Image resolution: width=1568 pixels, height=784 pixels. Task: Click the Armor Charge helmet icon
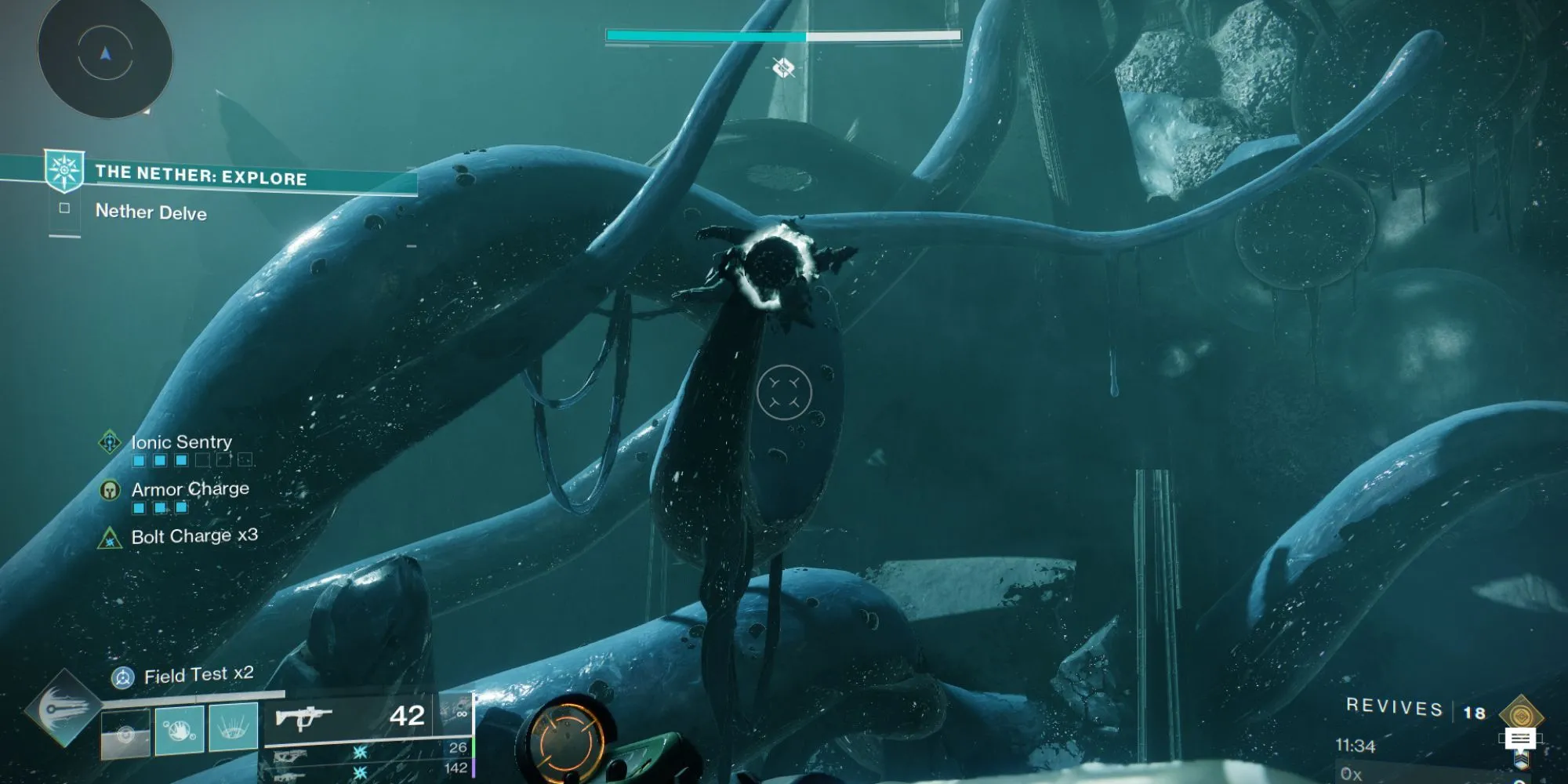110,490
